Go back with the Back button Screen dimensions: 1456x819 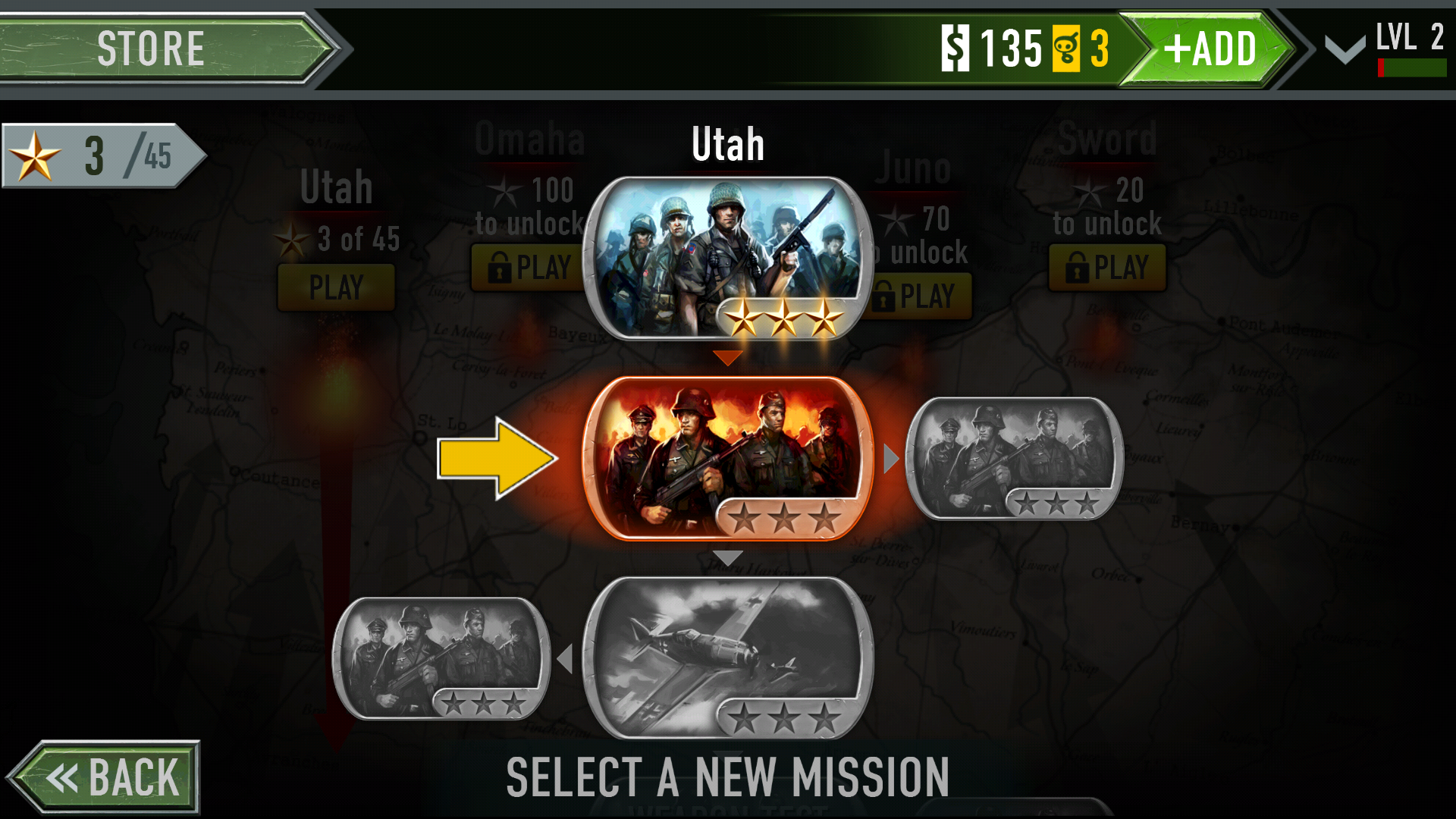[106, 777]
